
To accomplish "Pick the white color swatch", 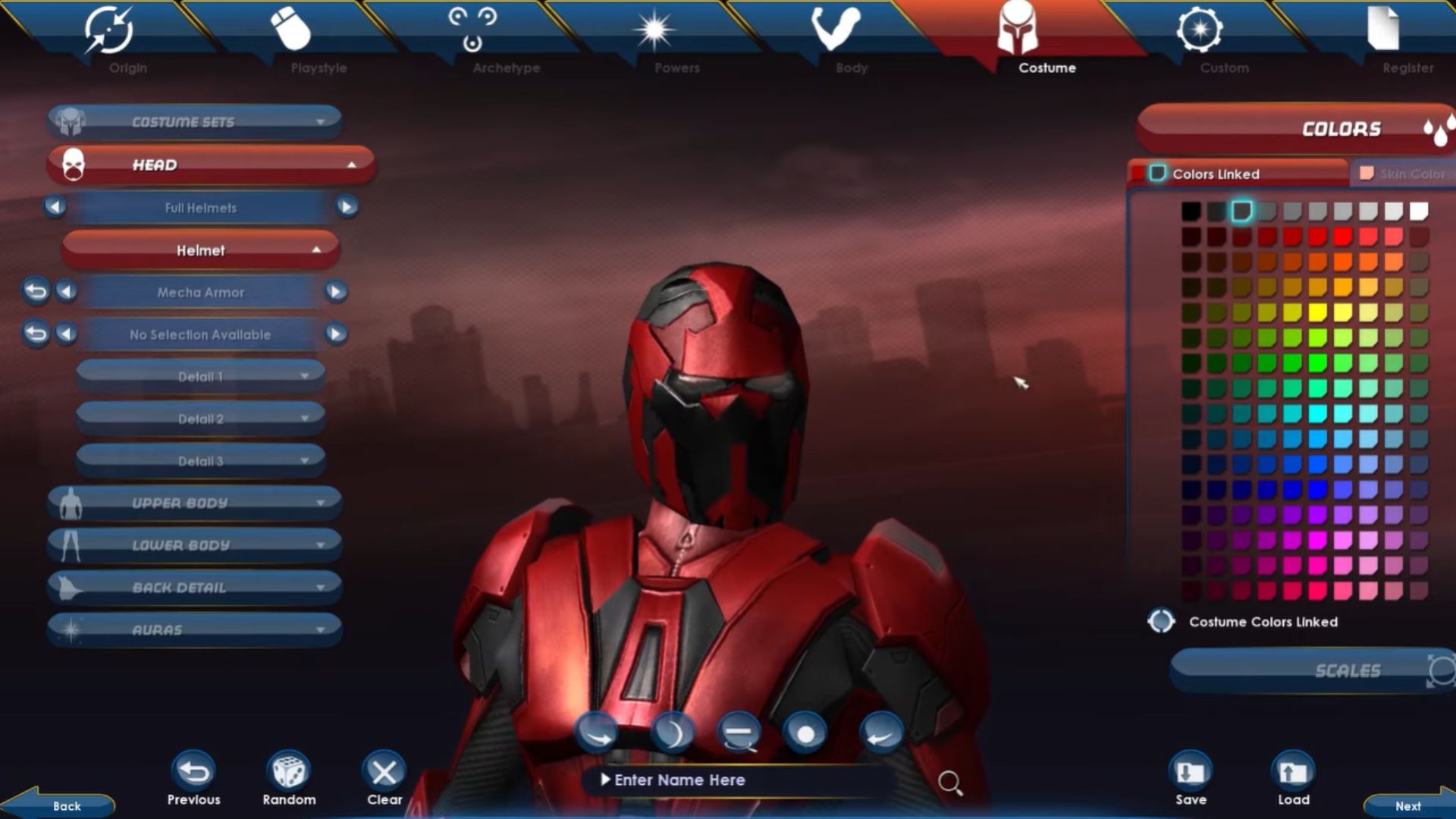I will (1419, 212).
